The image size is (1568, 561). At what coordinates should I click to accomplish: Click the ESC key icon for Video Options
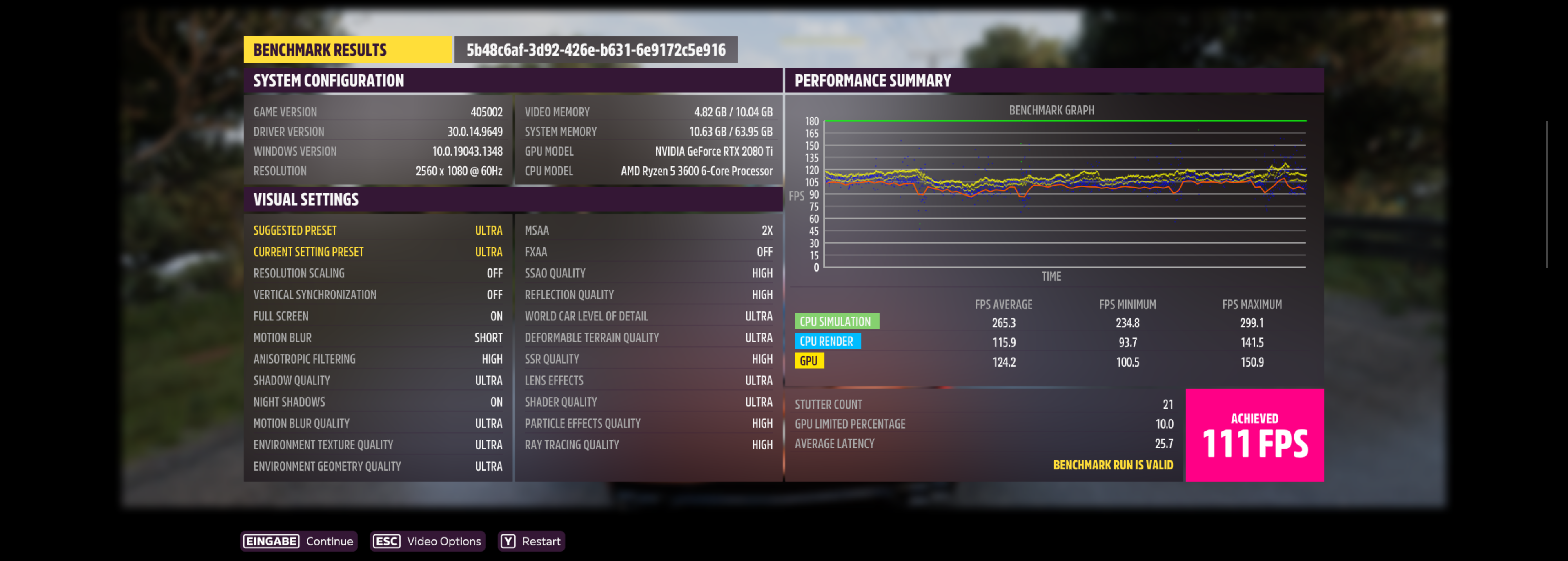(x=386, y=541)
